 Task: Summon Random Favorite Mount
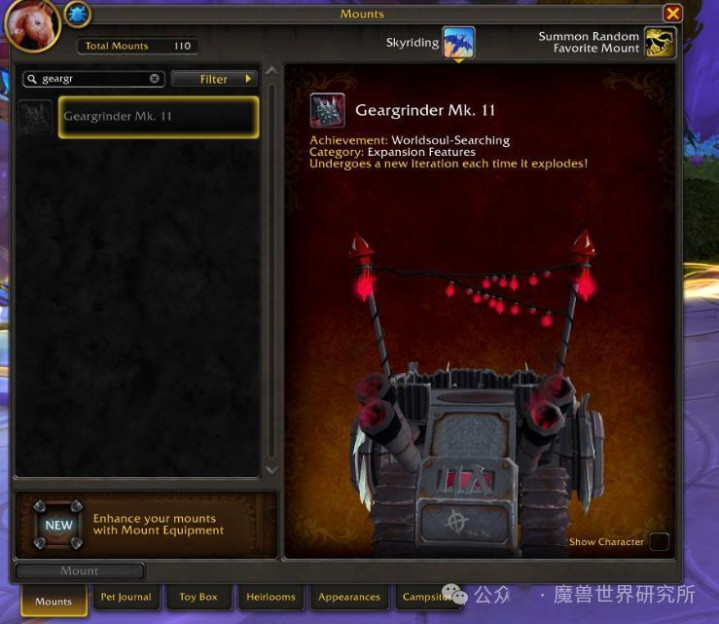click(659, 42)
